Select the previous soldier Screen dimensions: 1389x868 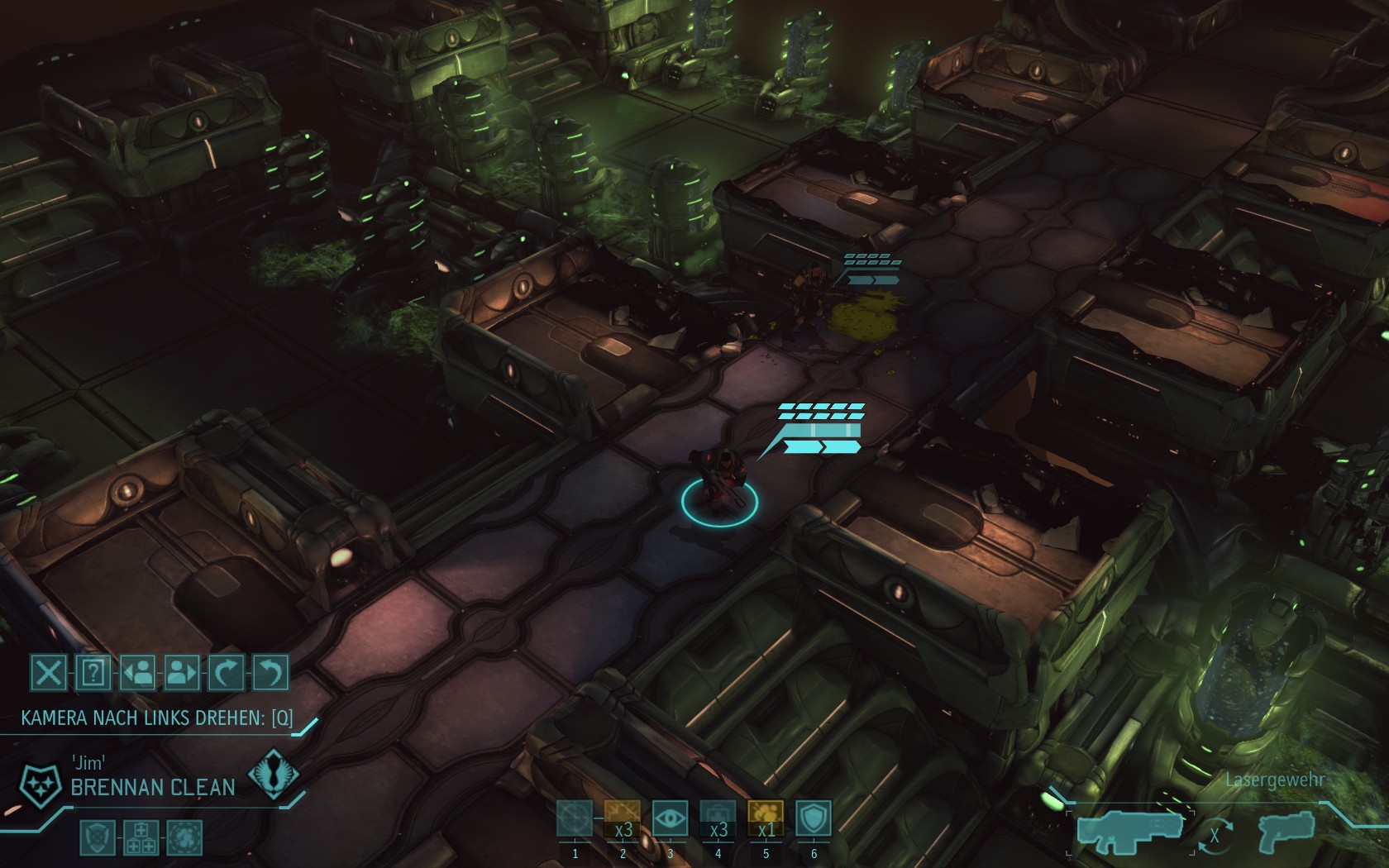point(137,673)
